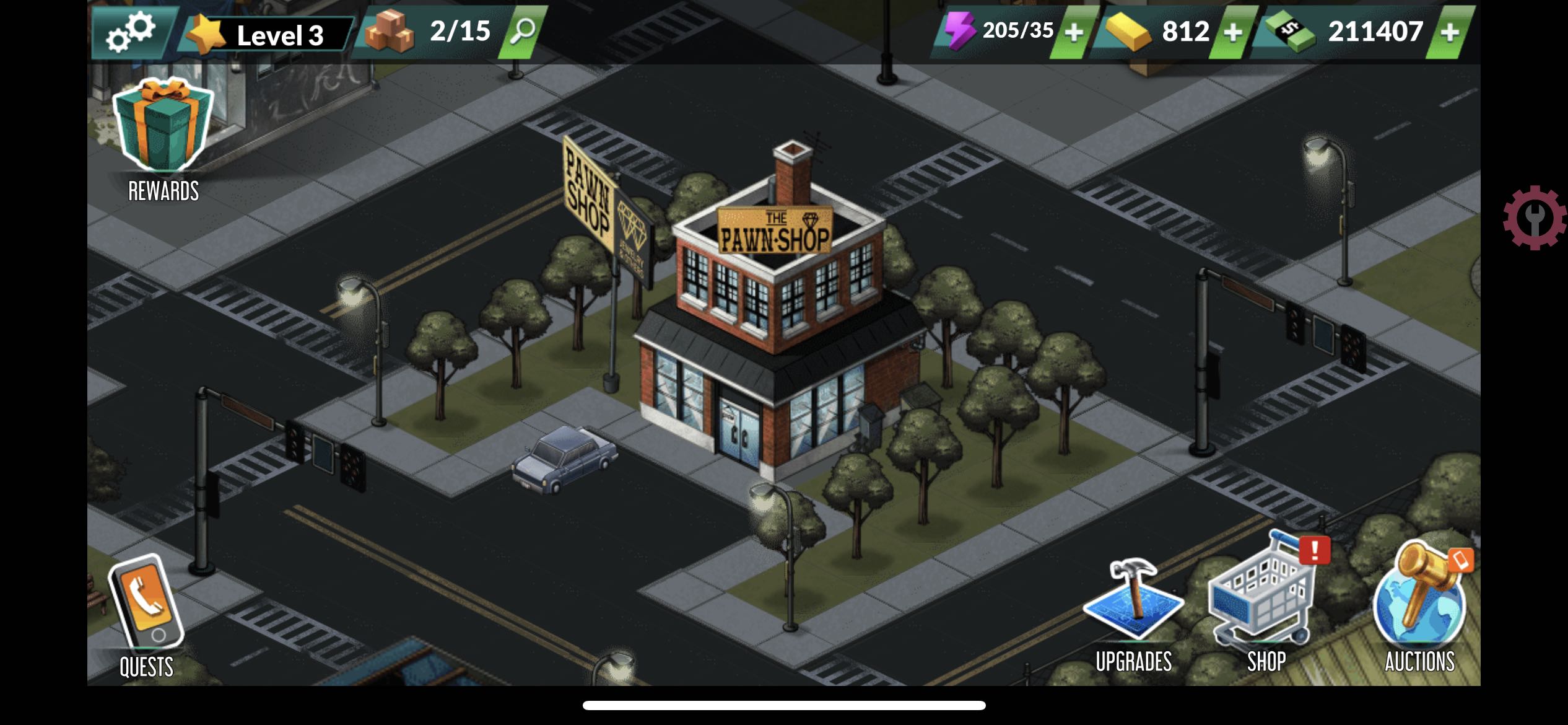1568x725 pixels.
Task: Add more energy with plus button
Action: pyautogui.click(x=1074, y=32)
